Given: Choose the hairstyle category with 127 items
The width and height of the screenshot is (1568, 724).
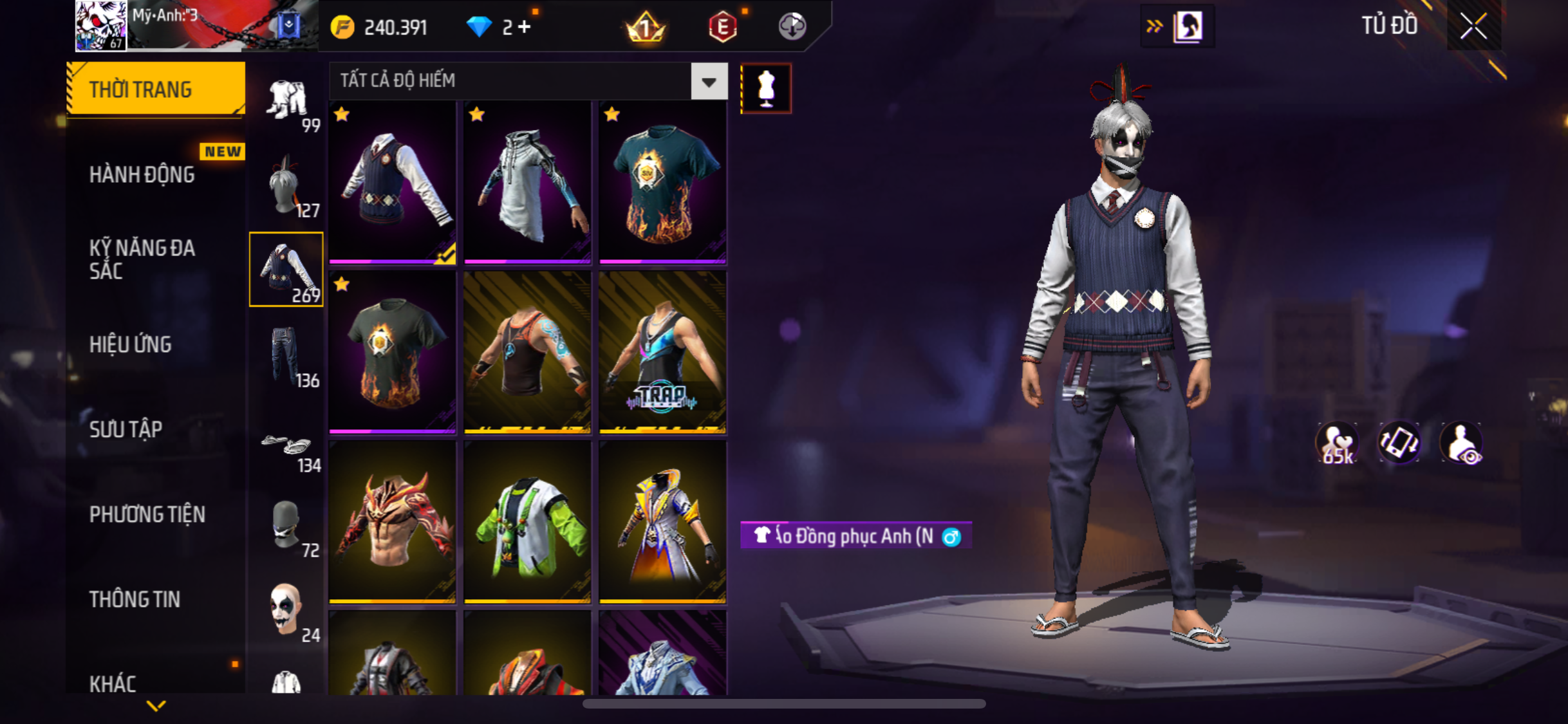Looking at the screenshot, I should [286, 186].
